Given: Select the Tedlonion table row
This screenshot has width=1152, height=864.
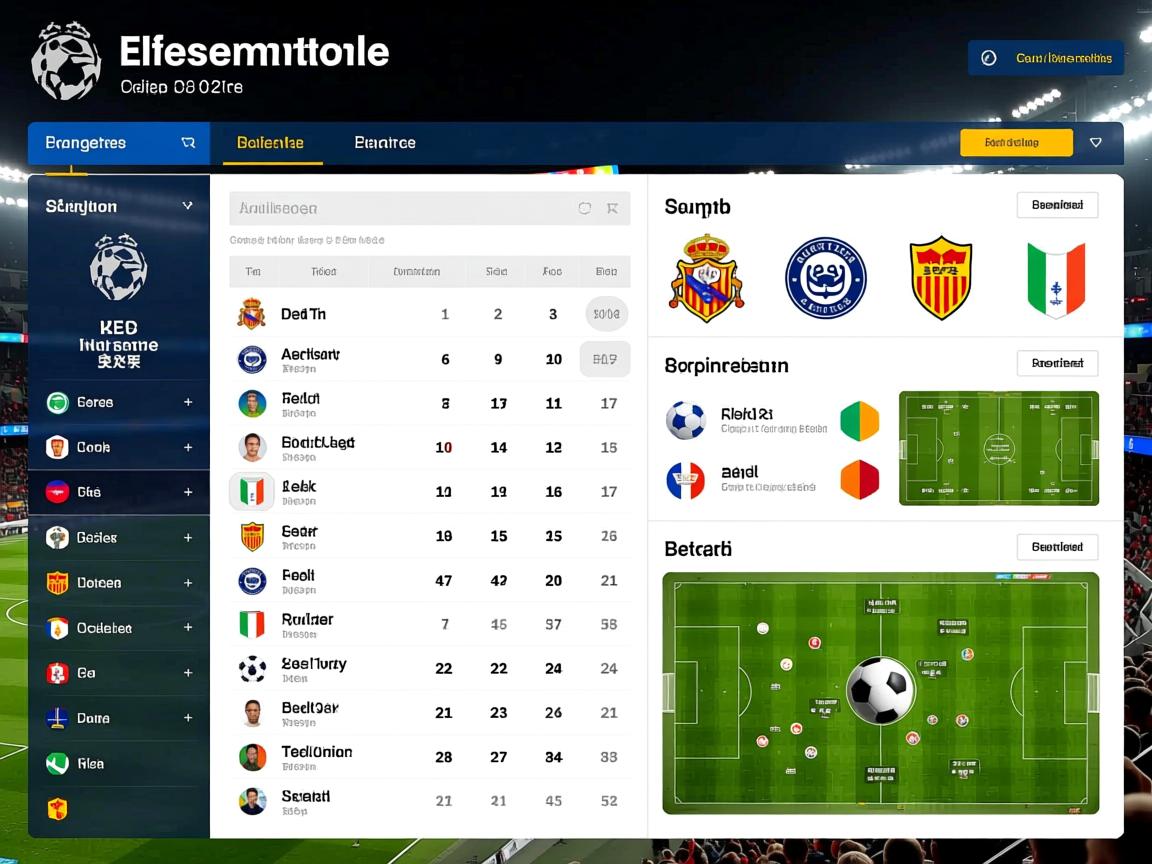Looking at the screenshot, I should click(430, 757).
